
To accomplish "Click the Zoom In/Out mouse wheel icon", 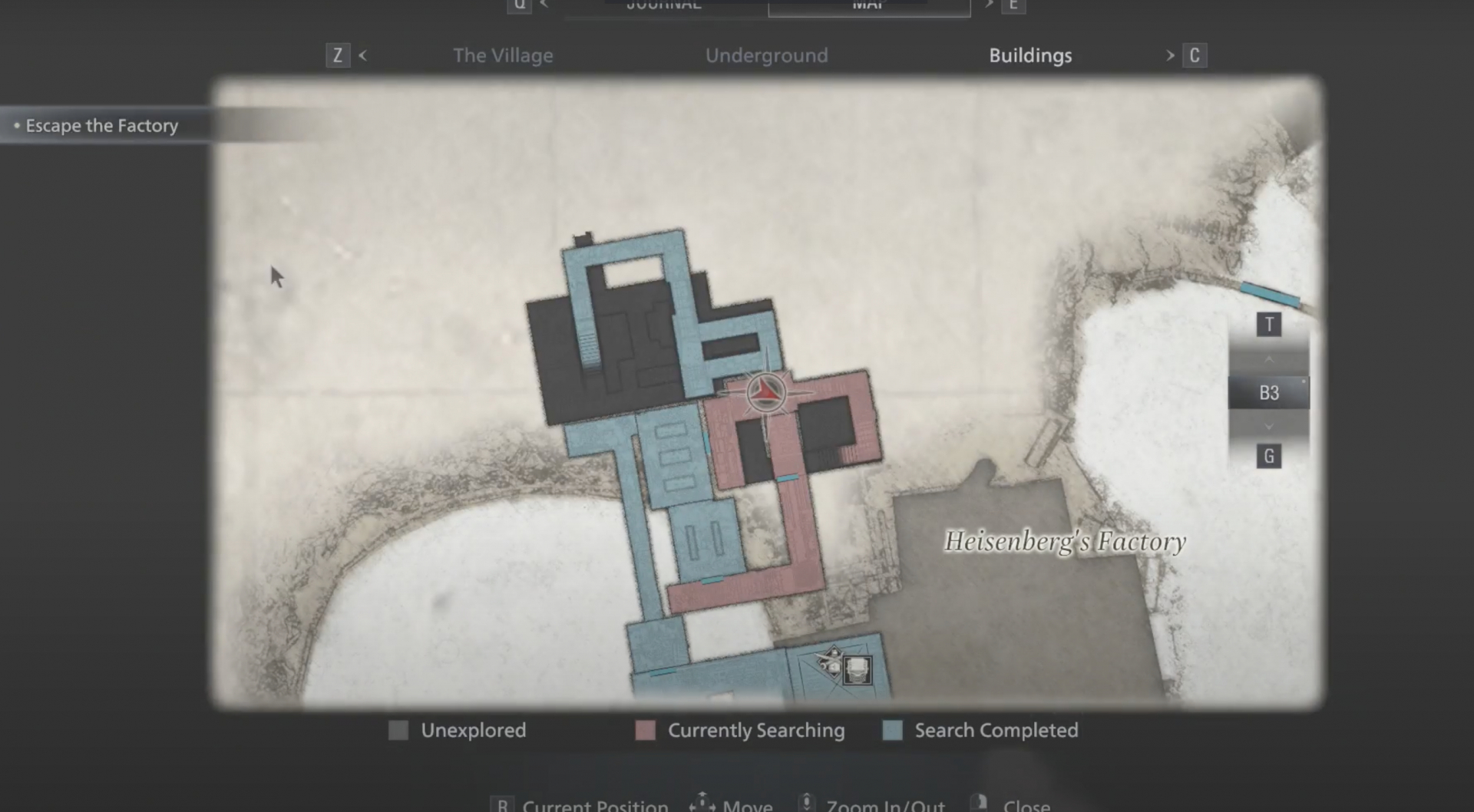I will point(806,802).
